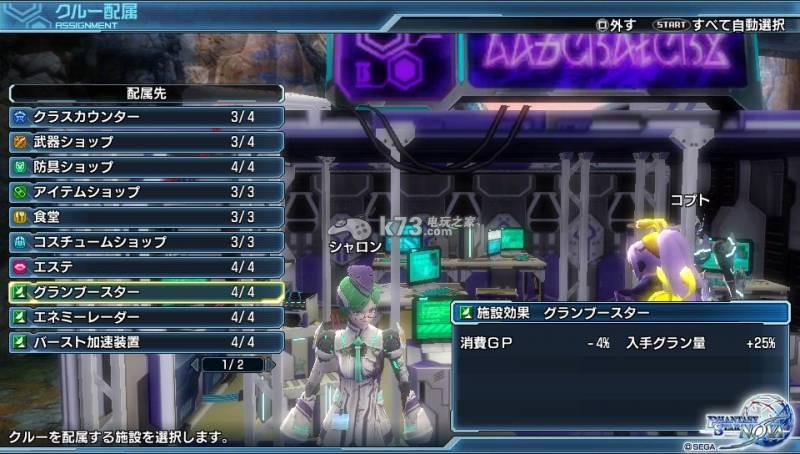
Task: Click the highlighted グランブースター entry
Action: [146, 292]
